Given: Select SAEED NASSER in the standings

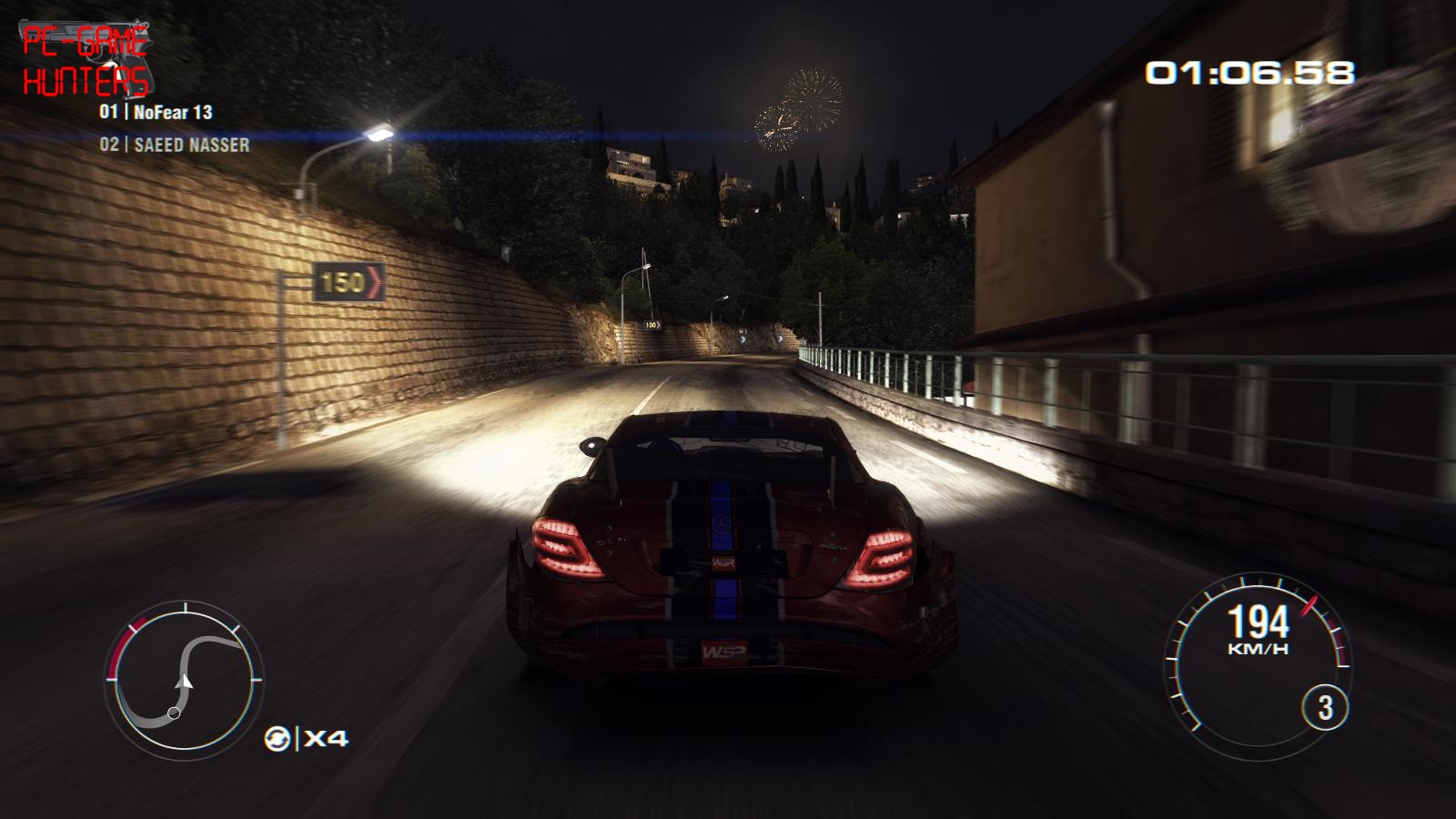Looking at the screenshot, I should click(175, 145).
